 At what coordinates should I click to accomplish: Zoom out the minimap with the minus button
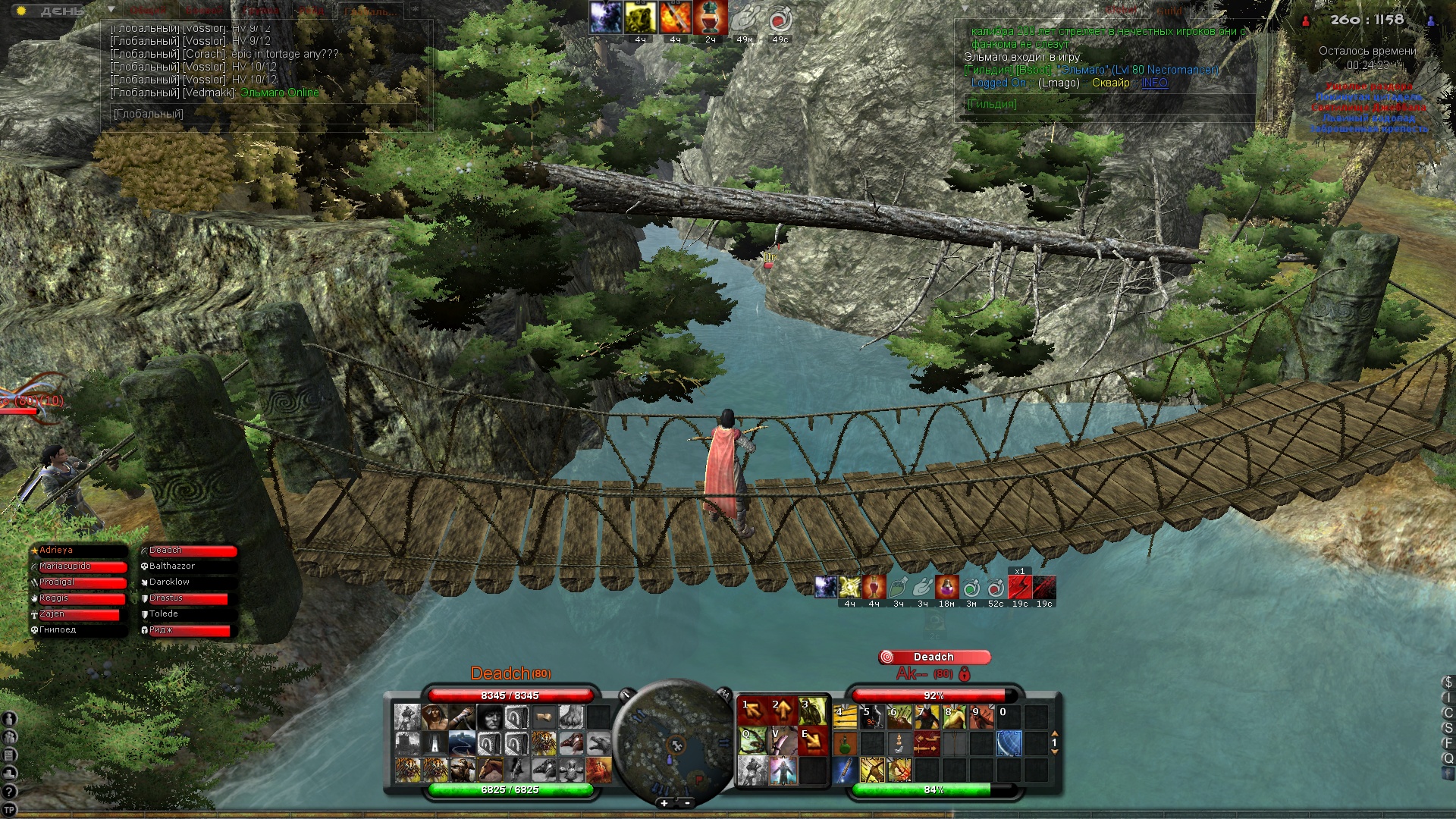click(688, 803)
